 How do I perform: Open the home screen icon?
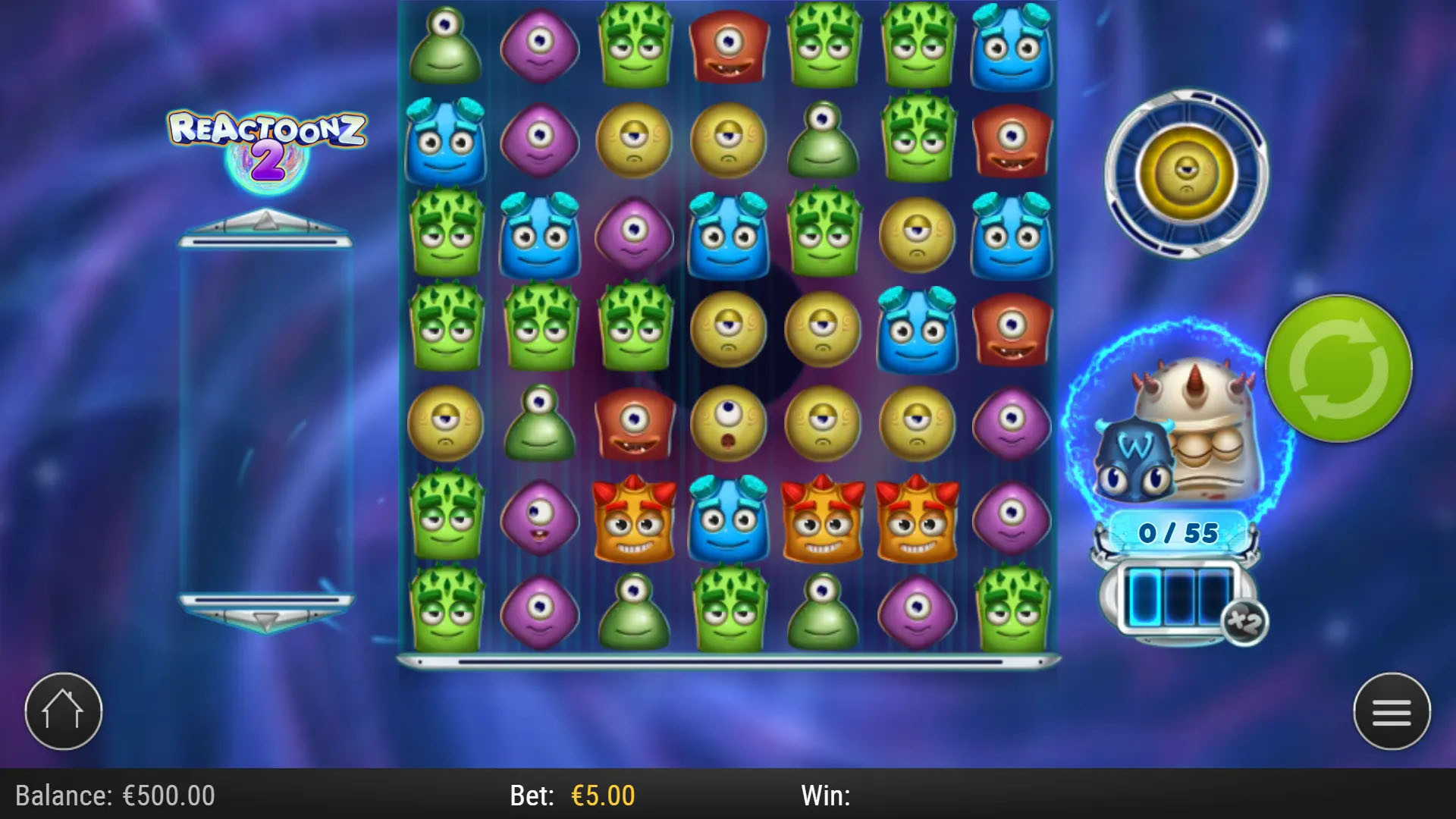pyautogui.click(x=64, y=710)
